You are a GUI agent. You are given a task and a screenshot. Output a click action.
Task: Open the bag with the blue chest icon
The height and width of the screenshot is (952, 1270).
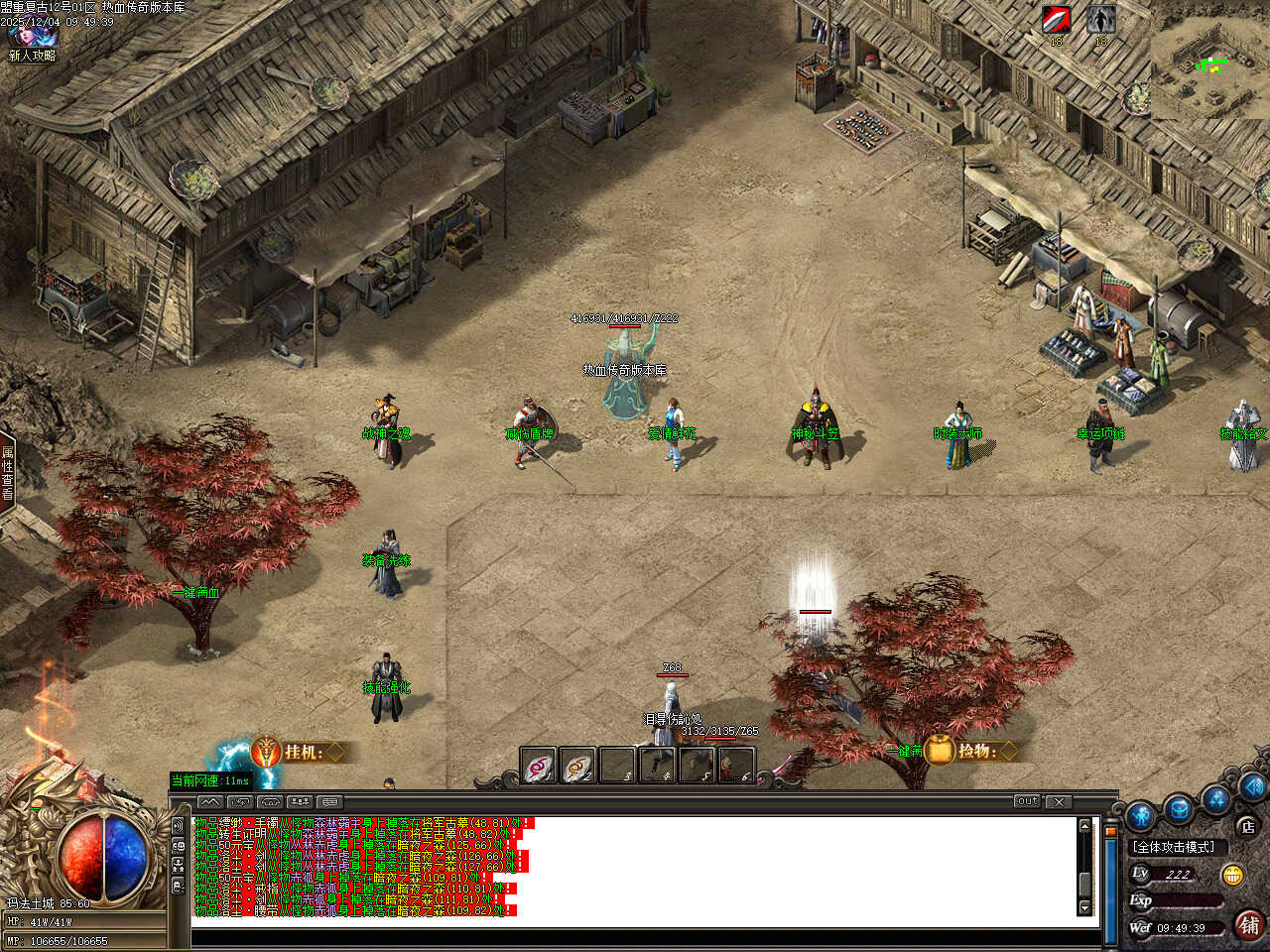pyautogui.click(x=1179, y=808)
